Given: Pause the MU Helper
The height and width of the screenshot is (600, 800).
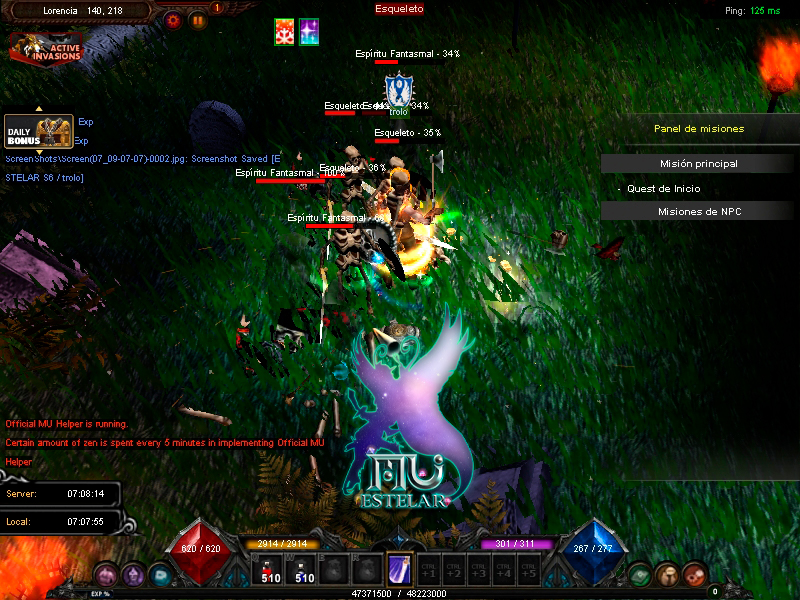Looking at the screenshot, I should pos(198,19).
